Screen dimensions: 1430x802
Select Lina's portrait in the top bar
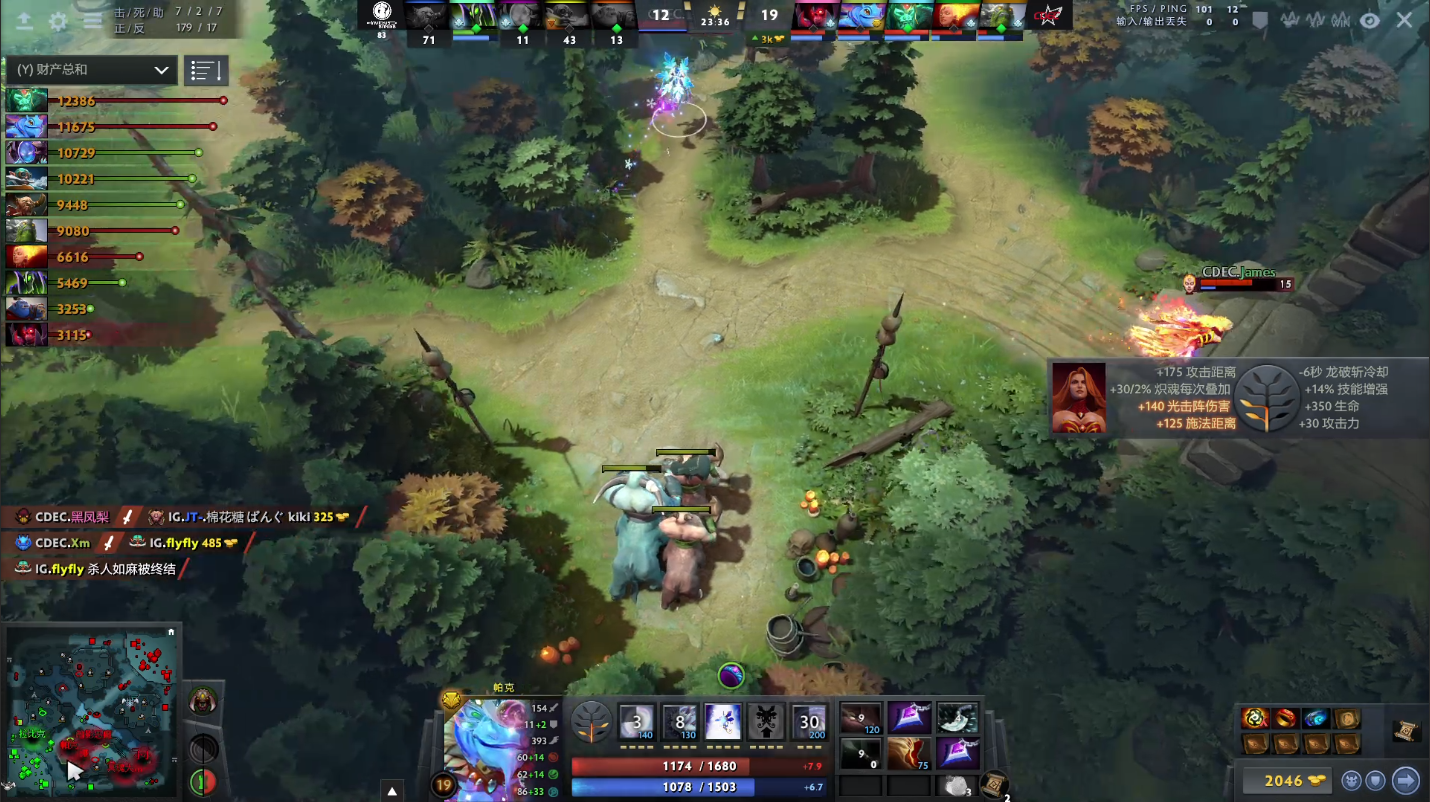956,16
